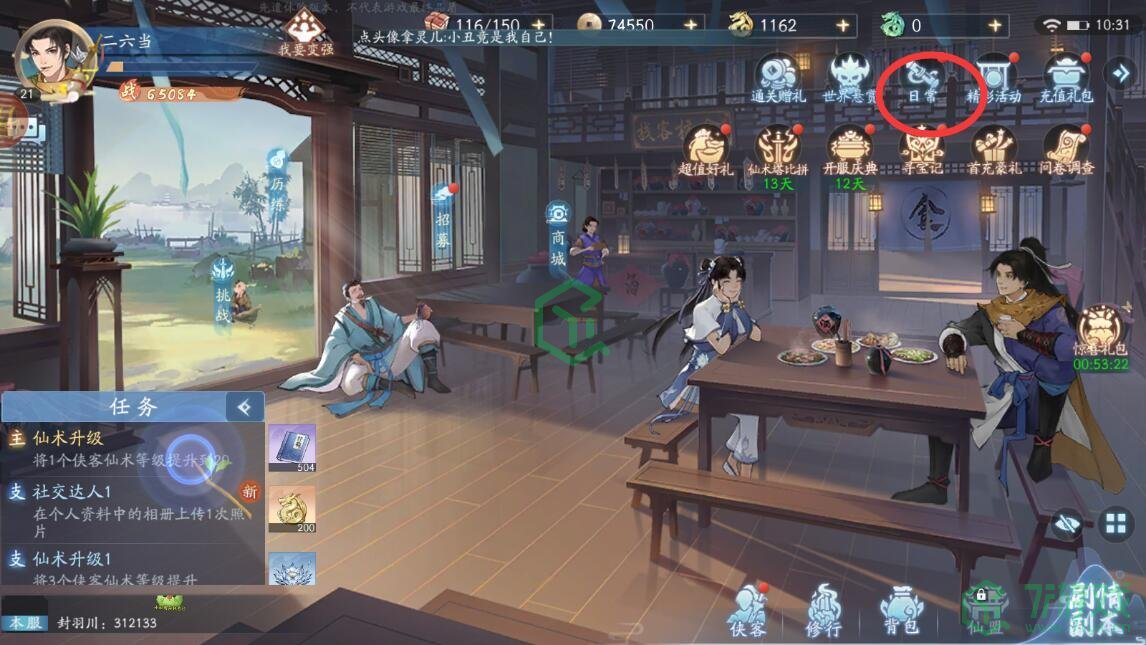This screenshot has height=645, width=1146.
Task: Open the 仙术塔比拼 tower event
Action: (777, 149)
